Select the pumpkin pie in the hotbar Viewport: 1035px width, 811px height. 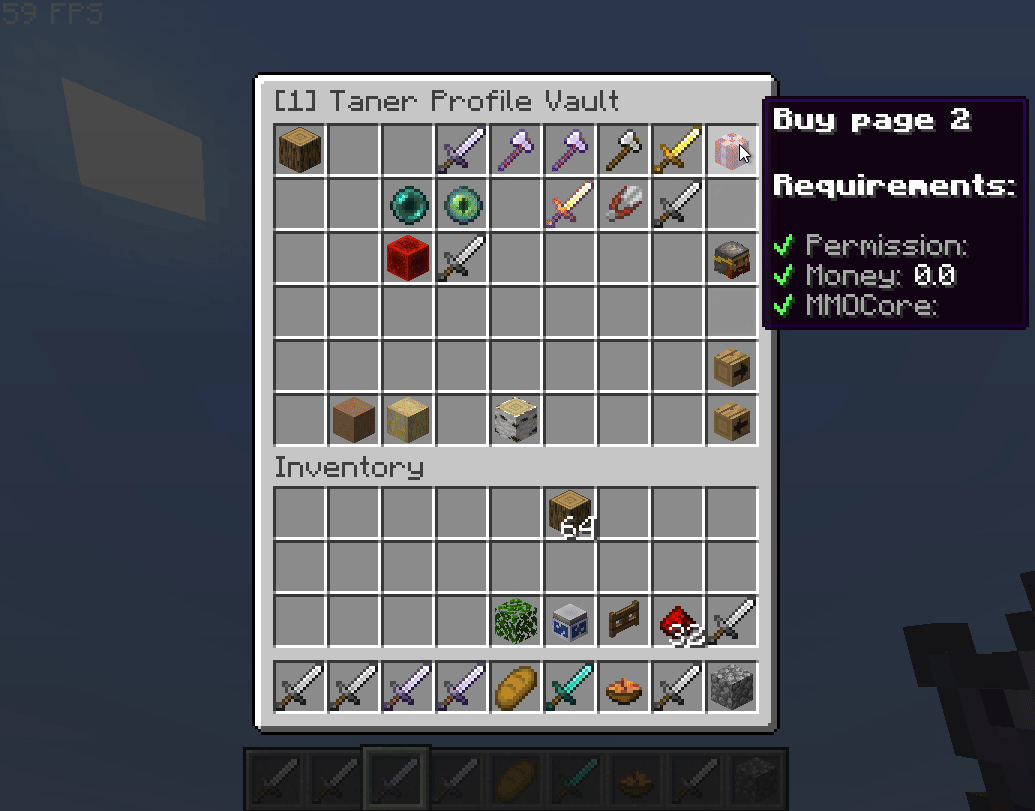(x=623, y=687)
